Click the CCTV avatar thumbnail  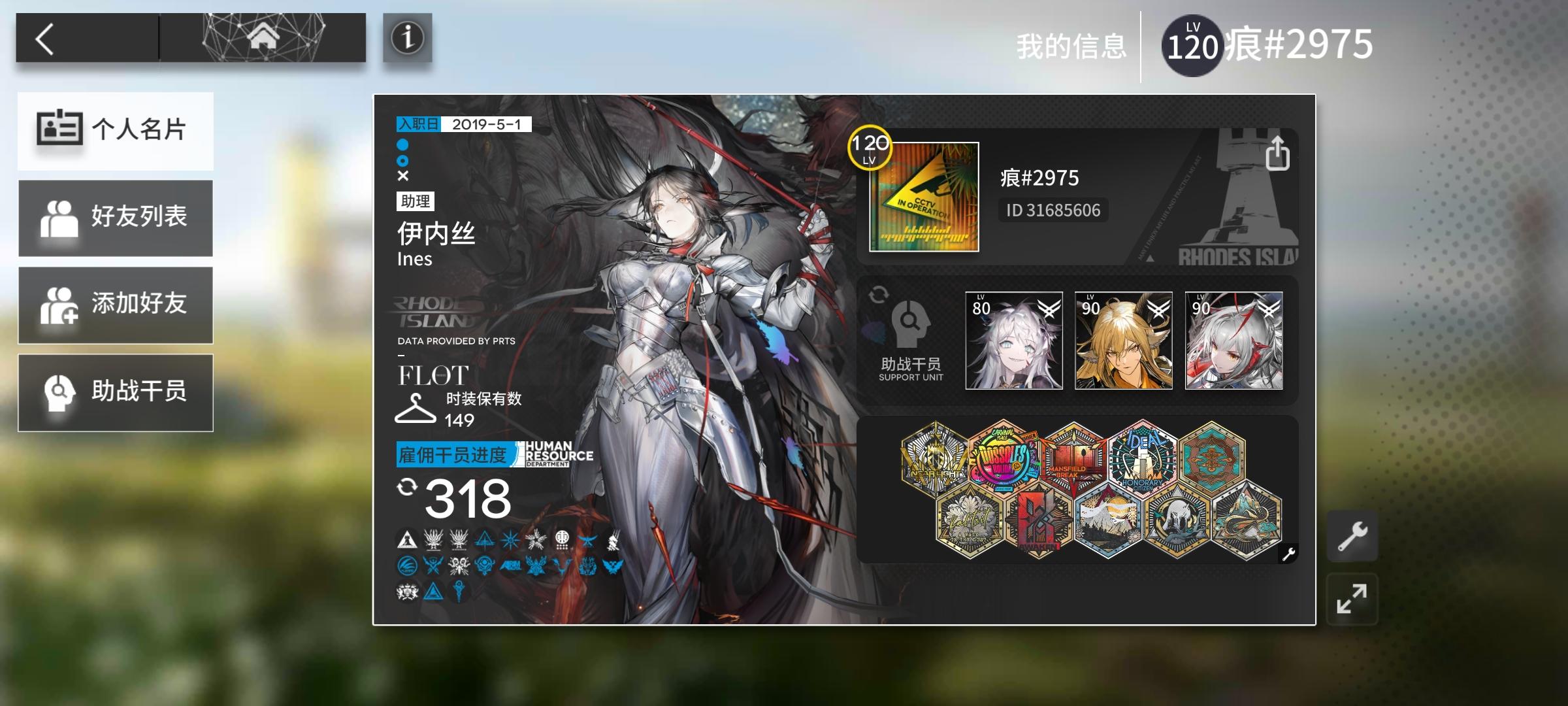(926, 197)
